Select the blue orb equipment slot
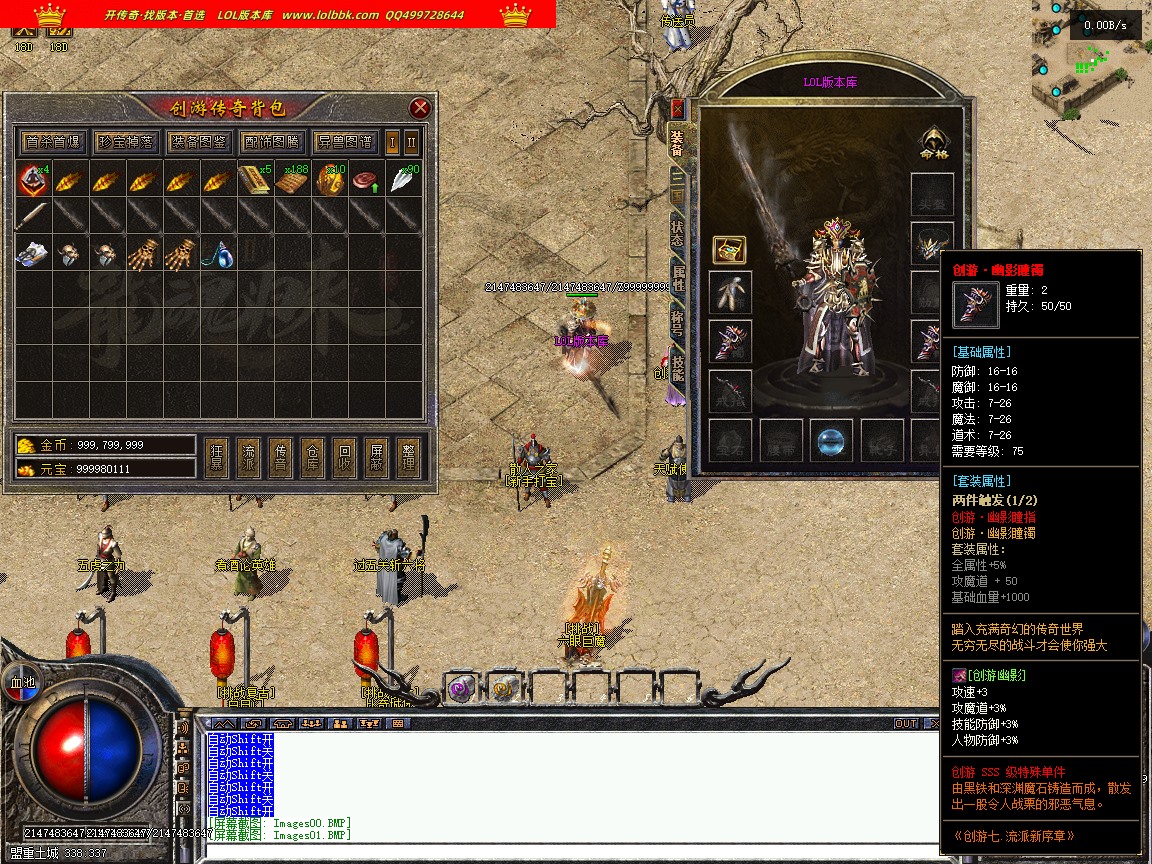Image resolution: width=1152 pixels, height=864 pixels. tap(831, 440)
